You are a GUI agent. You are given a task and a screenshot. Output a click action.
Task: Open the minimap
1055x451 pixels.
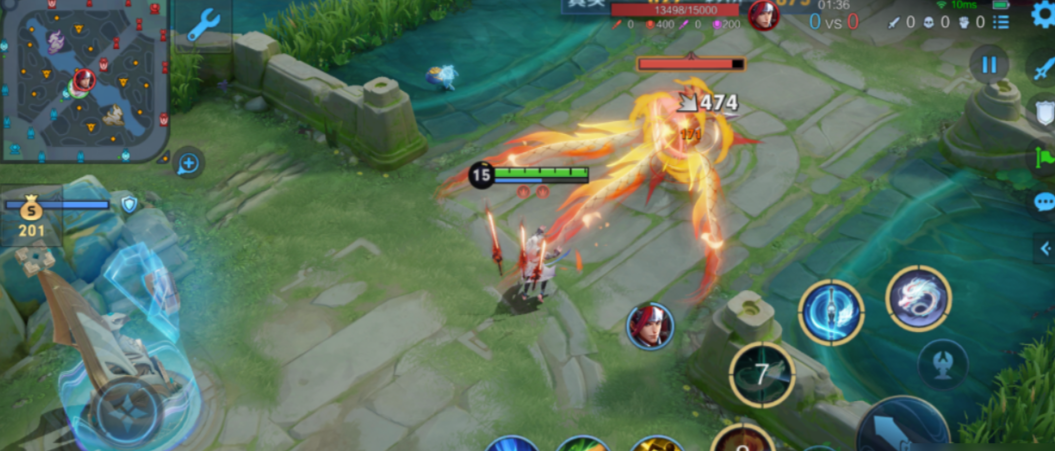pyautogui.click(x=84, y=80)
